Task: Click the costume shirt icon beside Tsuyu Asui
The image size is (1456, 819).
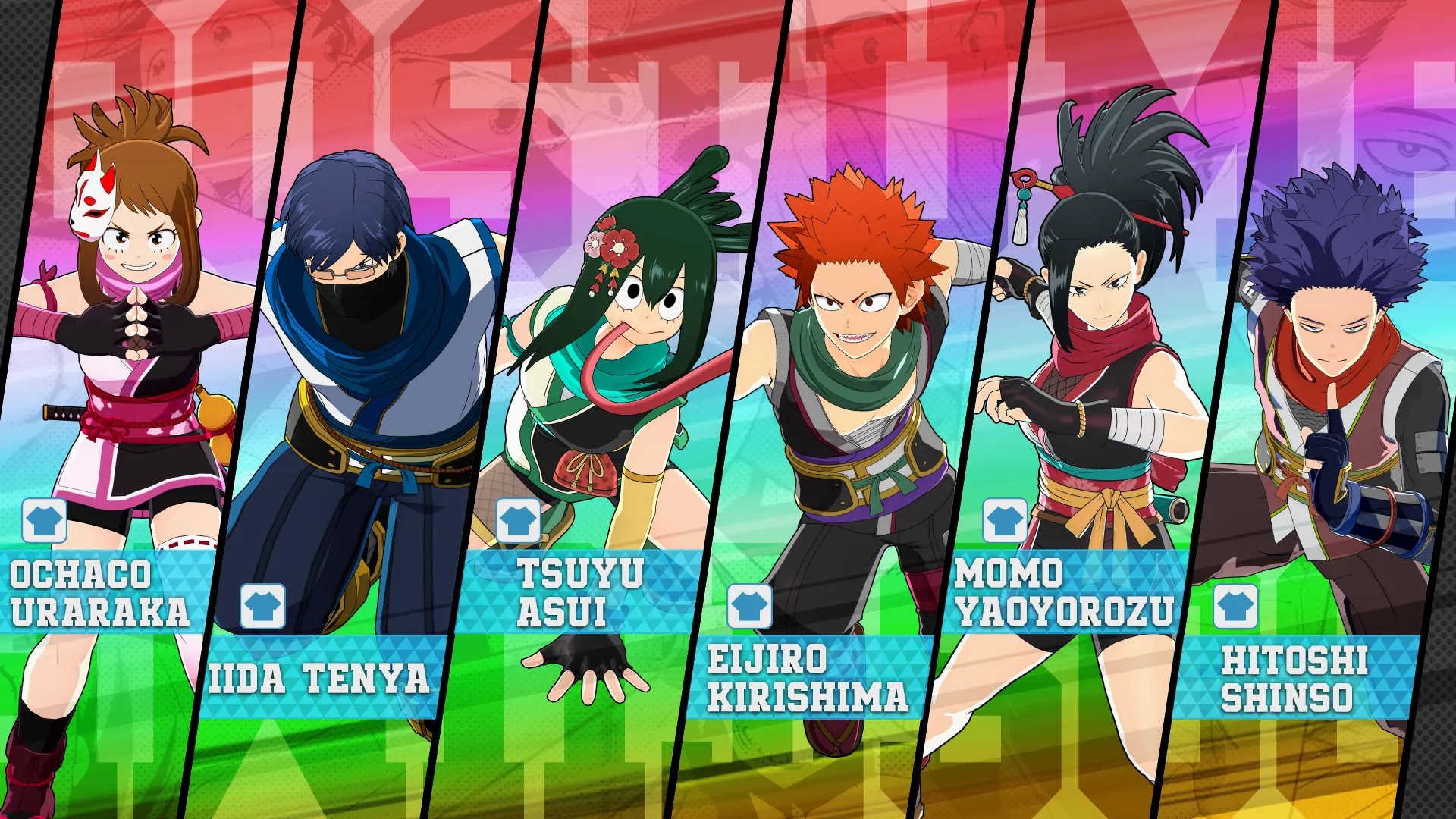Action: tap(519, 521)
